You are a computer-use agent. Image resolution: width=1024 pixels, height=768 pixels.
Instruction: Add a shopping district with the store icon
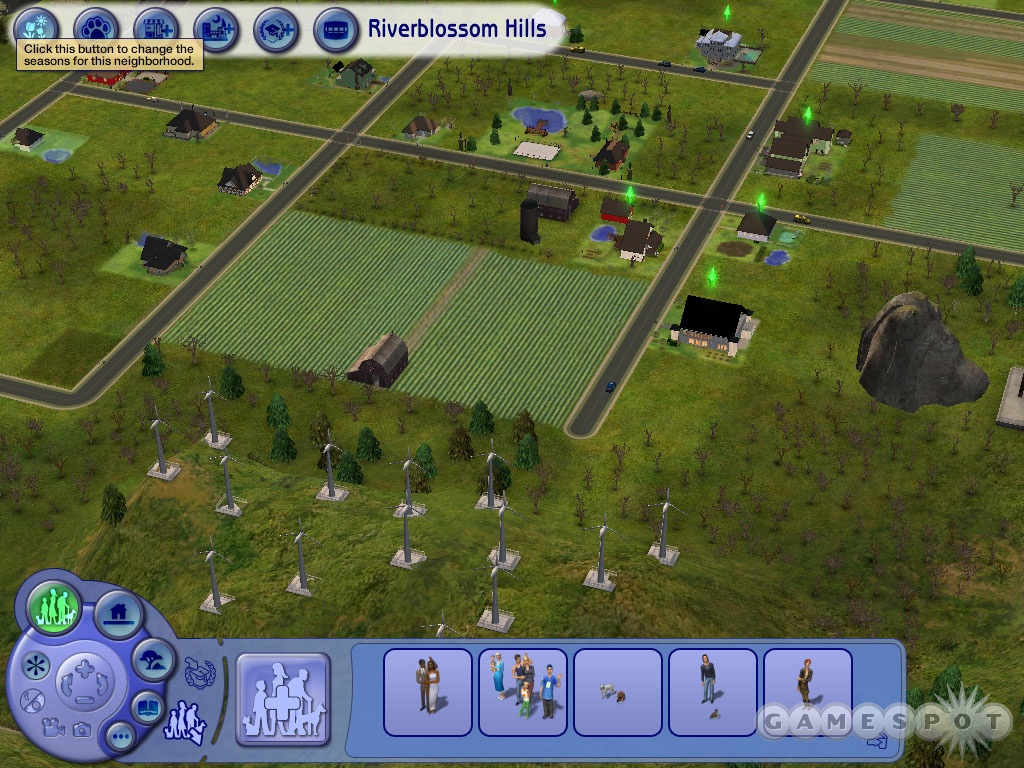pyautogui.click(x=155, y=28)
